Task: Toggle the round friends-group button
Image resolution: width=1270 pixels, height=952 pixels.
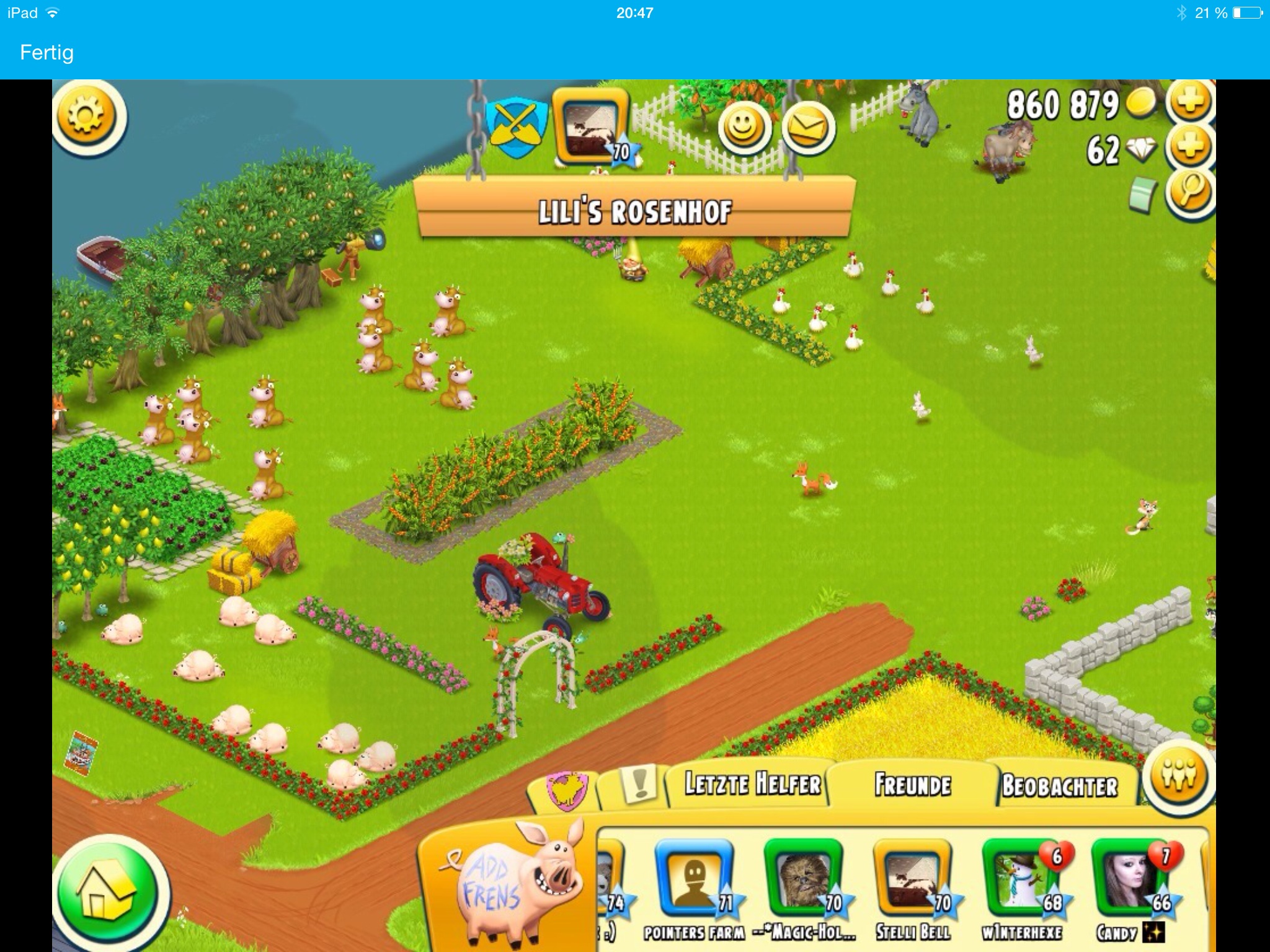Action: pyautogui.click(x=1177, y=775)
